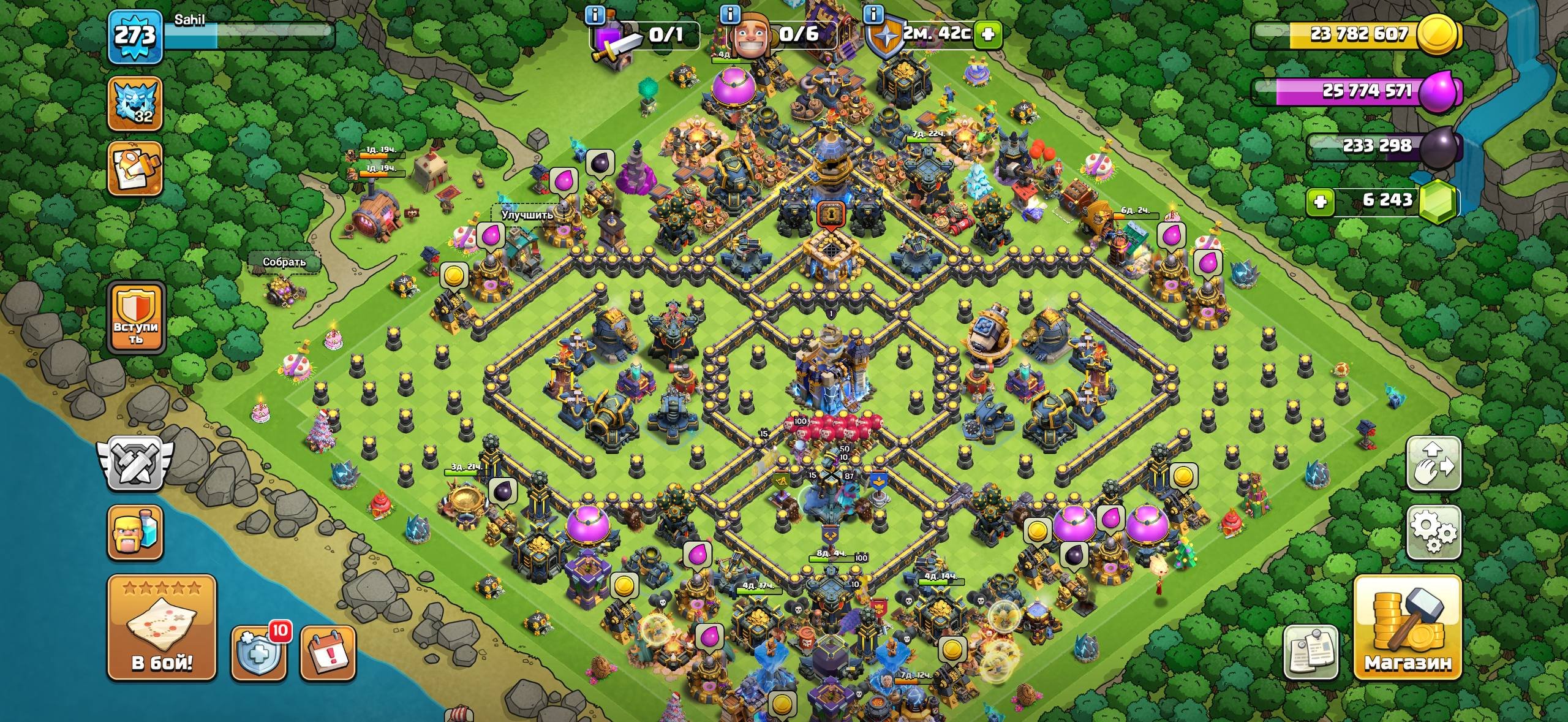This screenshot has width=1568, height=722.
Task: Join a clan via Вступить button
Action: coord(135,317)
